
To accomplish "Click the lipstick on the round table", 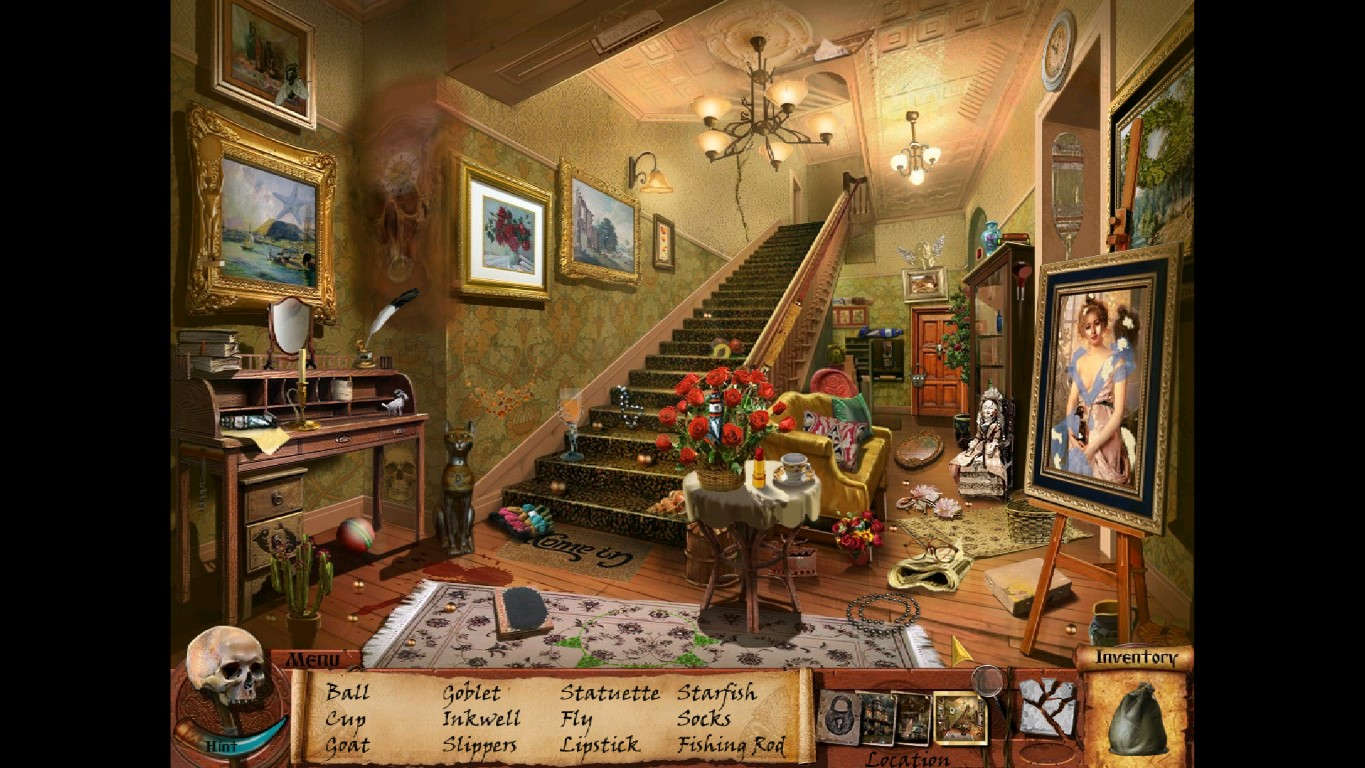I will pyautogui.click(x=757, y=467).
